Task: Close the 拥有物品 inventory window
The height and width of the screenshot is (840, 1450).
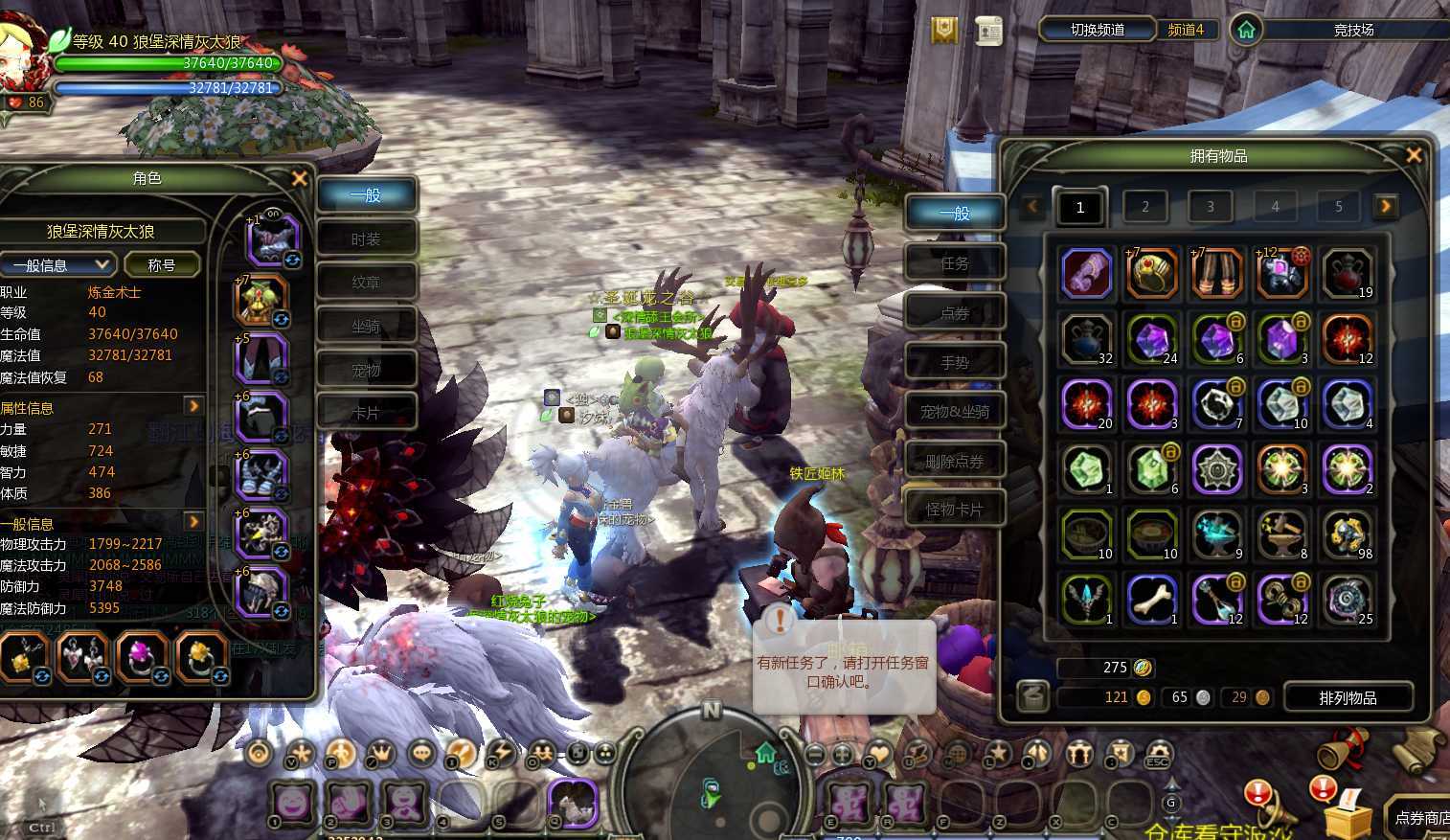Action: (x=1413, y=154)
